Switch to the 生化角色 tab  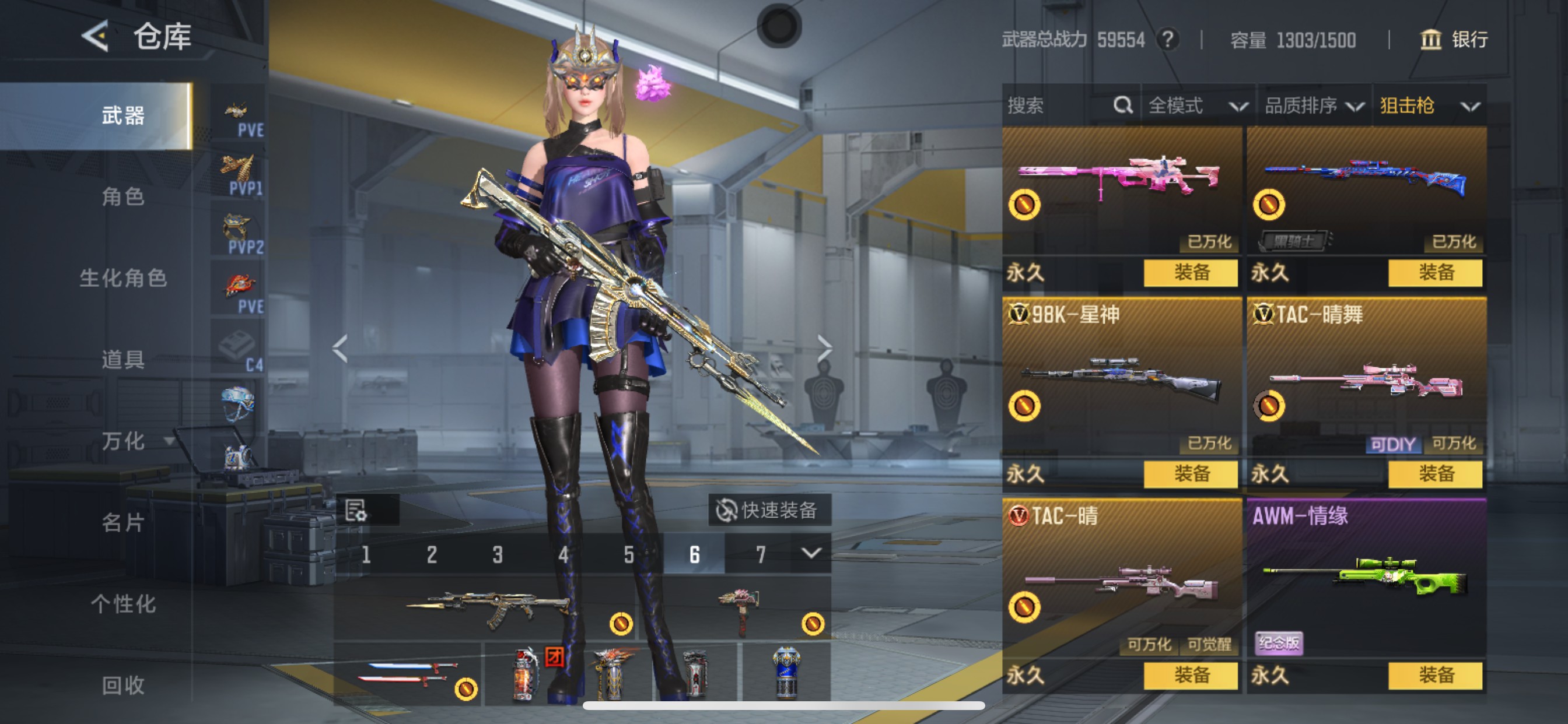click(123, 278)
